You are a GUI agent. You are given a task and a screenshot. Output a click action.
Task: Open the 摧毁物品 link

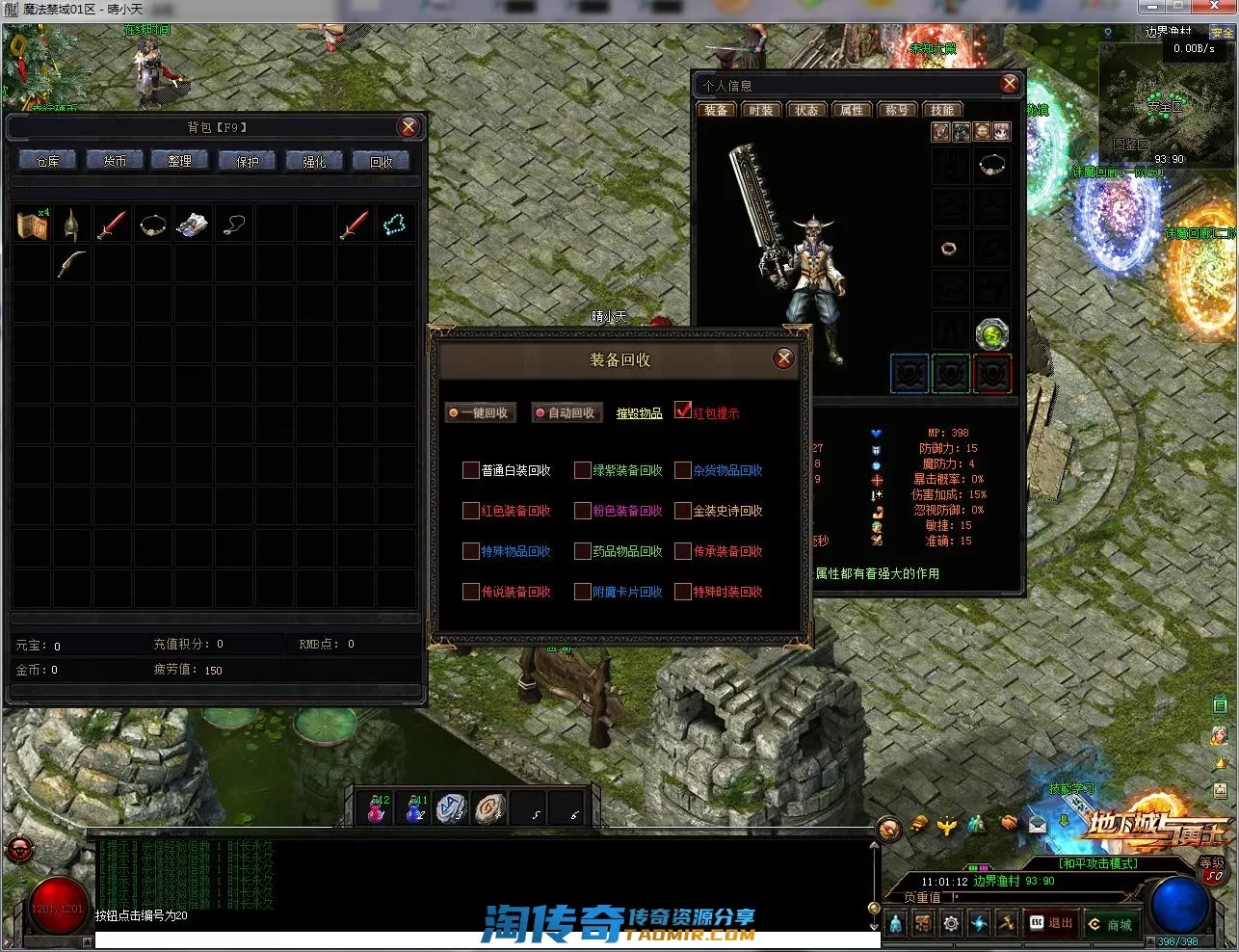pos(639,413)
